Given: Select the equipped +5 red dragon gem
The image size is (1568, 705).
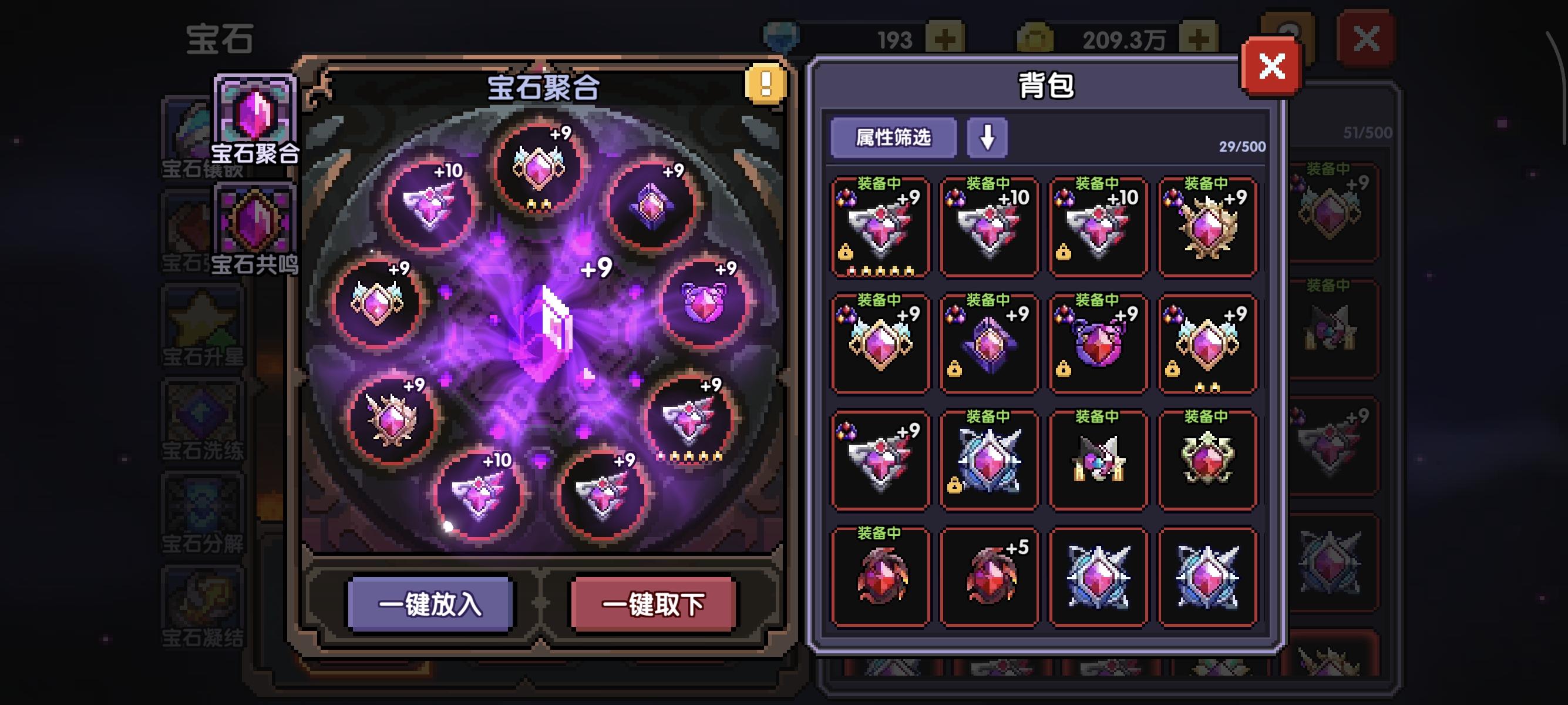Looking at the screenshot, I should click(x=989, y=575).
